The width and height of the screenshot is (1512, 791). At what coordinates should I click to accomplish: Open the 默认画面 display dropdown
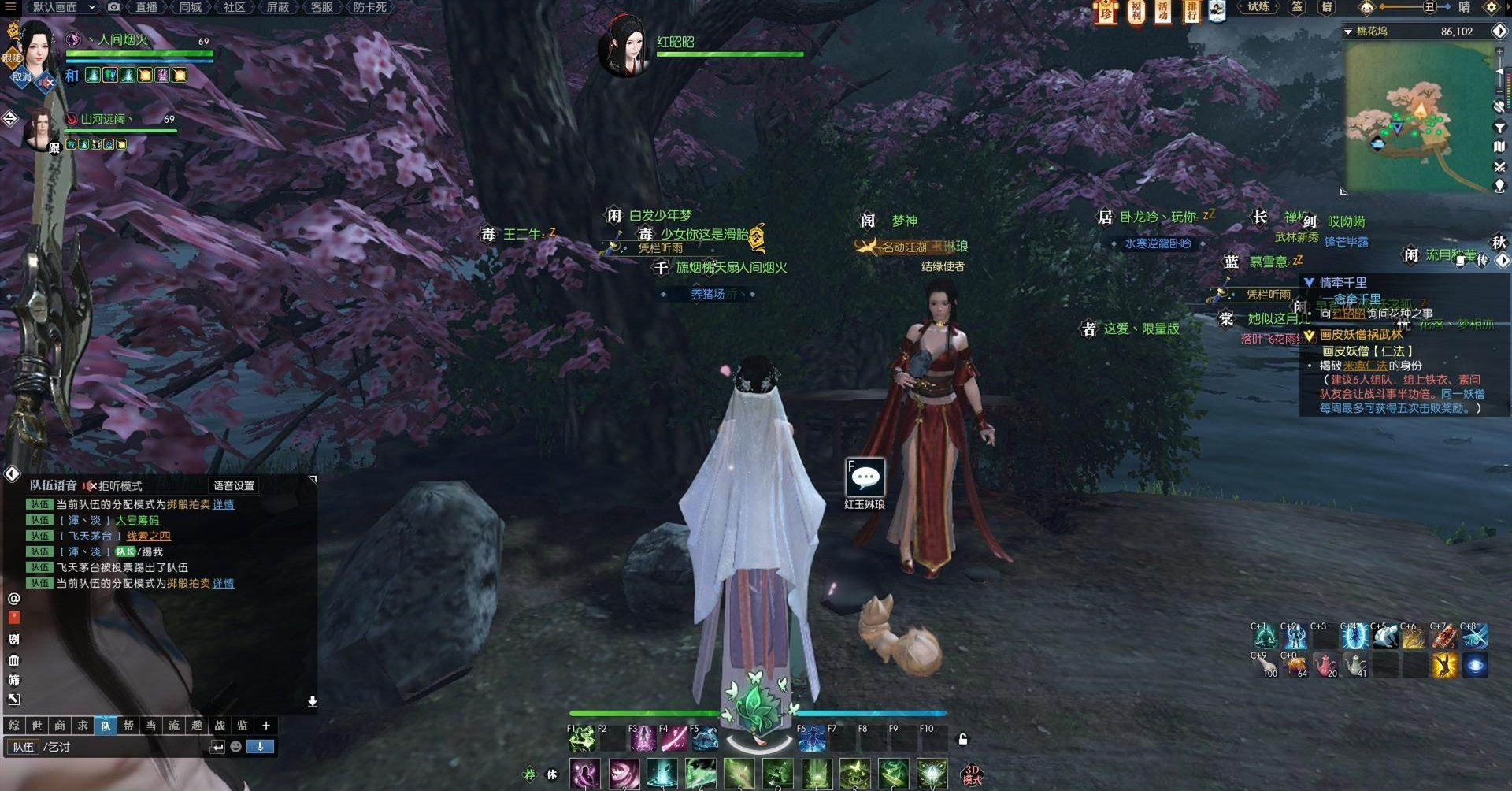click(63, 7)
